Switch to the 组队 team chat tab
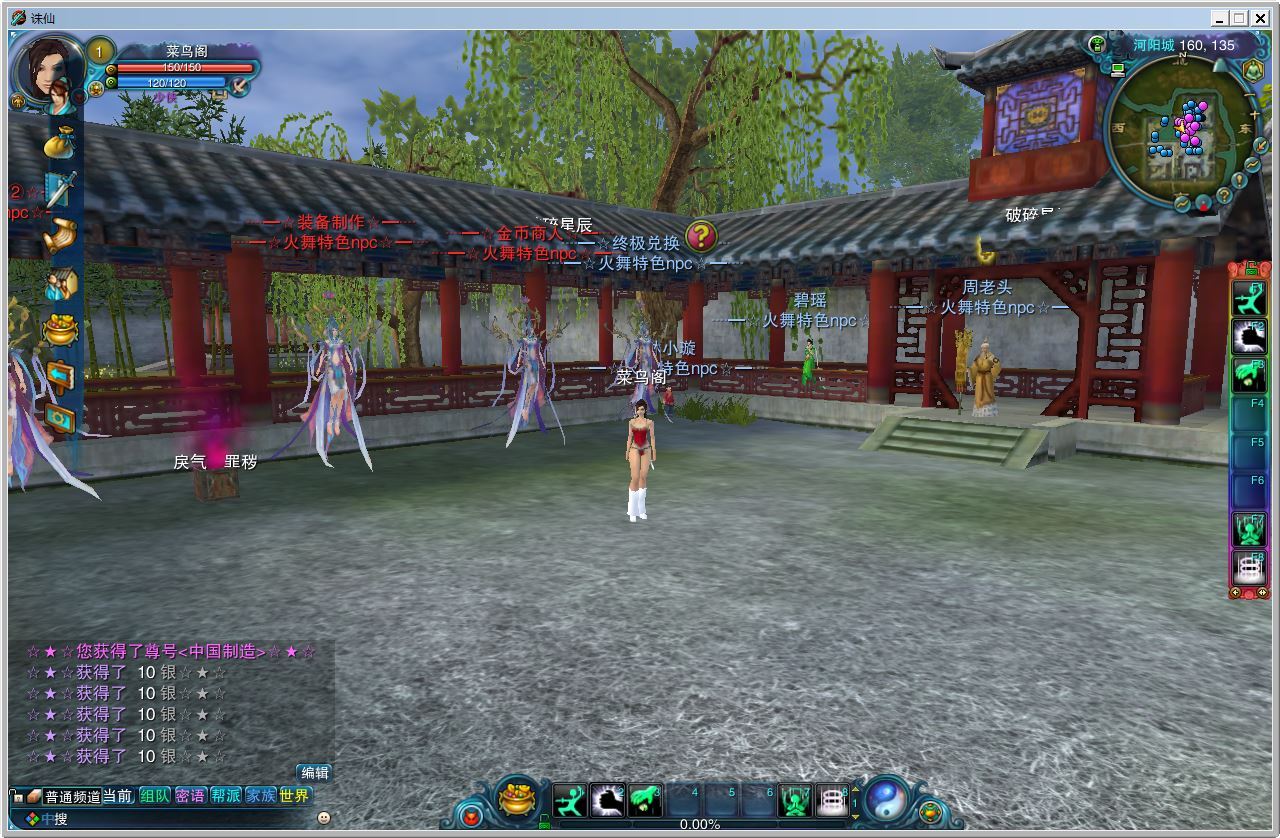Image resolution: width=1280 pixels, height=838 pixels. coord(155,796)
